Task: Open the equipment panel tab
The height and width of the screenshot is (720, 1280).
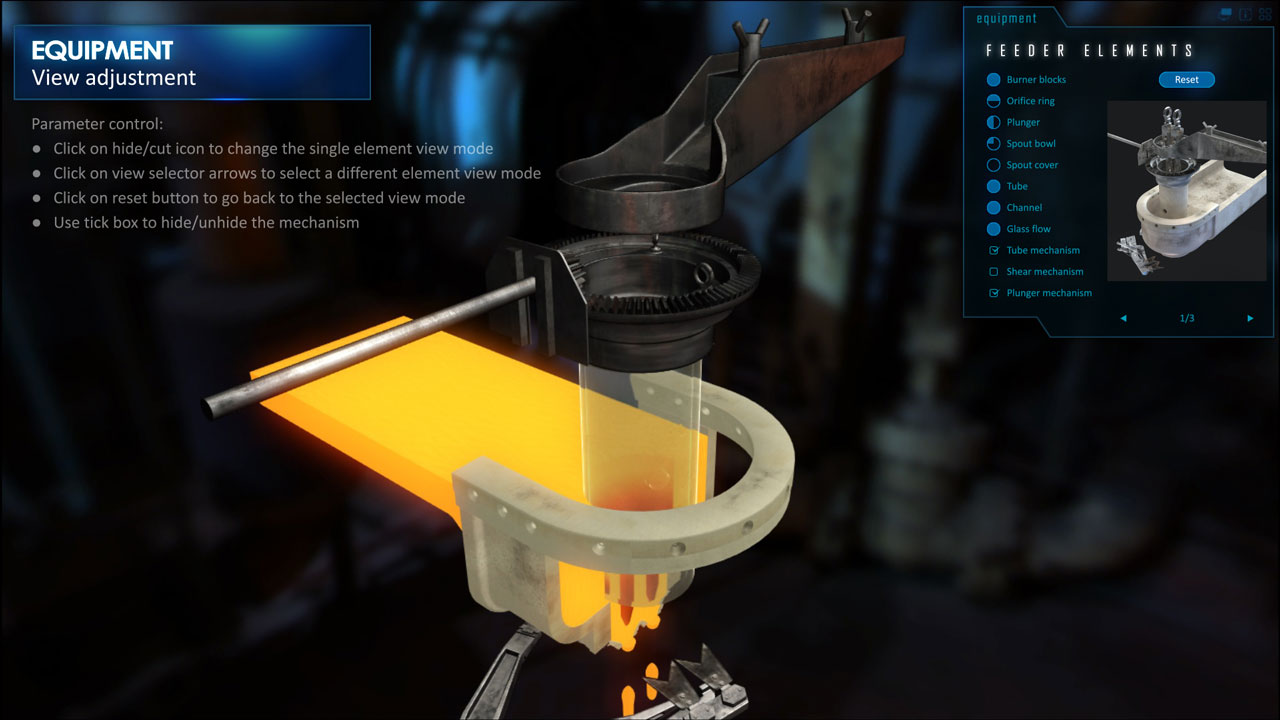Action: pyautogui.click(x=1007, y=18)
